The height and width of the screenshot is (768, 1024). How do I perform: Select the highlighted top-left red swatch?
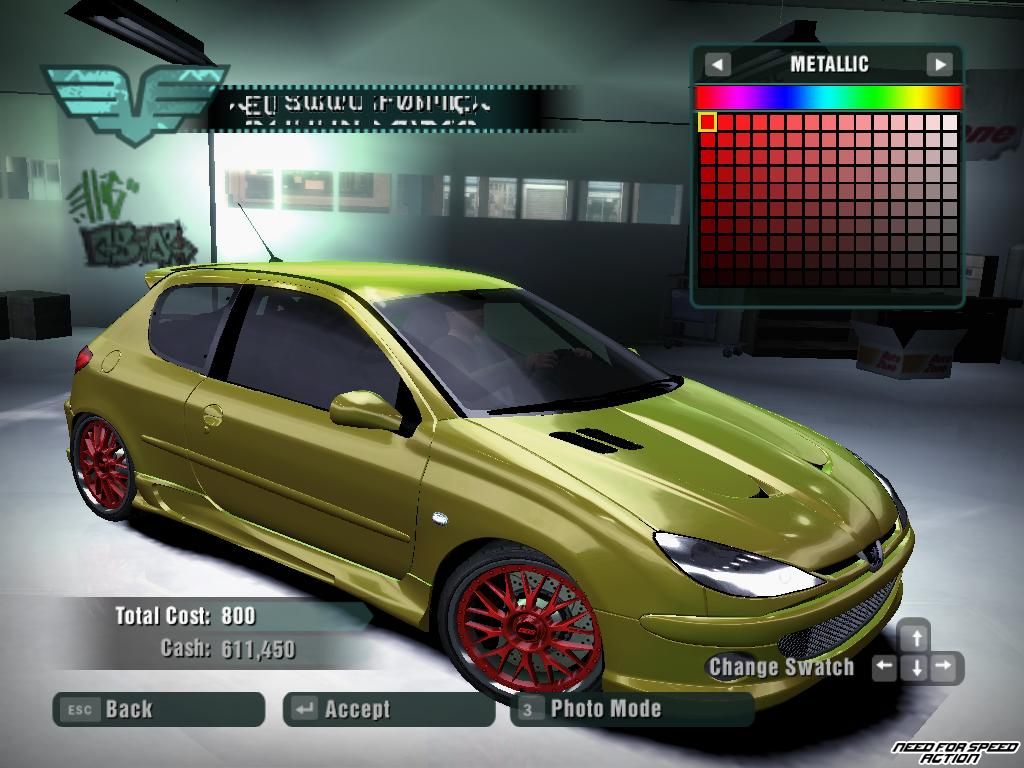[x=707, y=122]
